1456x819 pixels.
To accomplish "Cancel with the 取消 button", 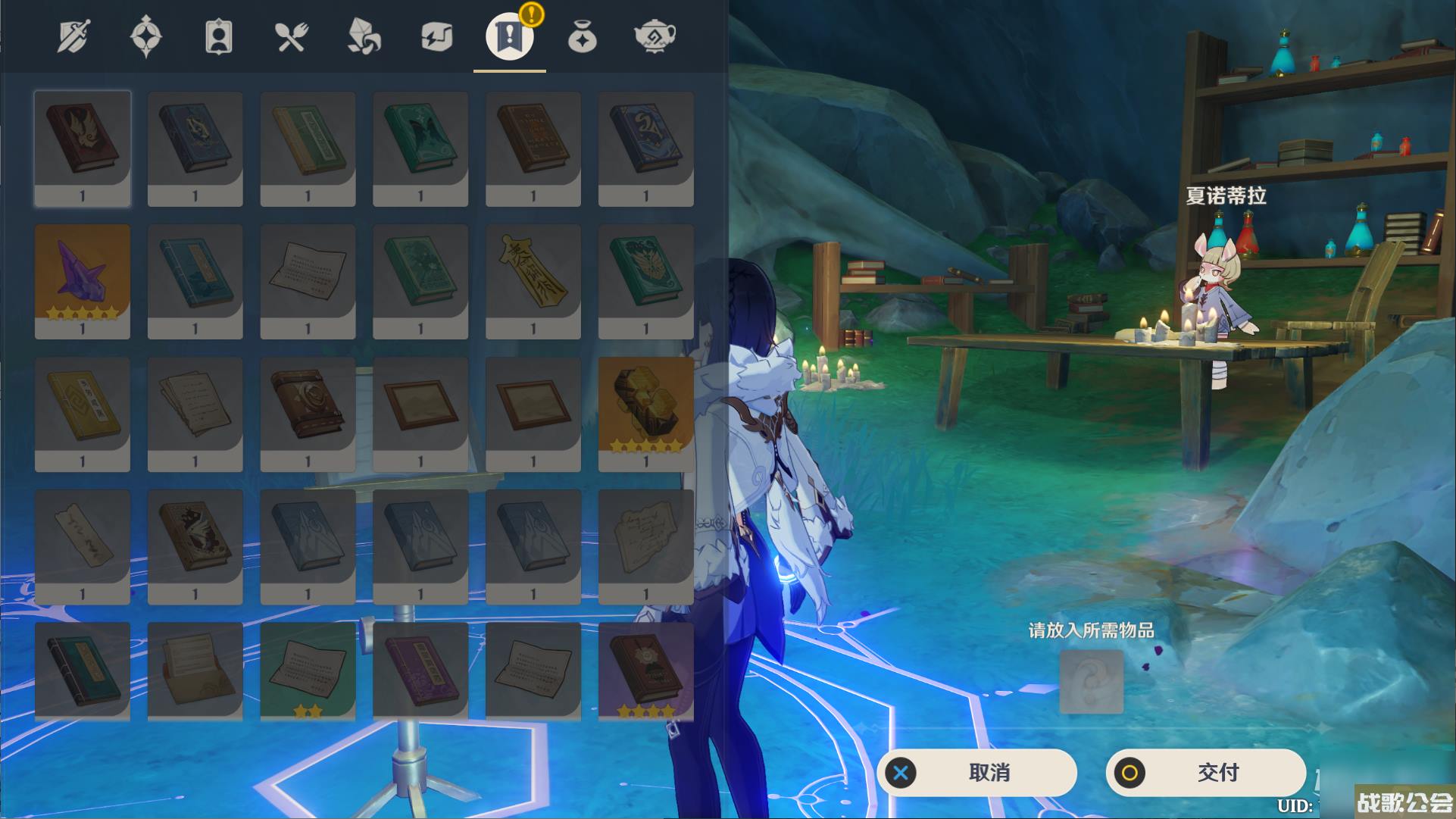I will [x=977, y=773].
